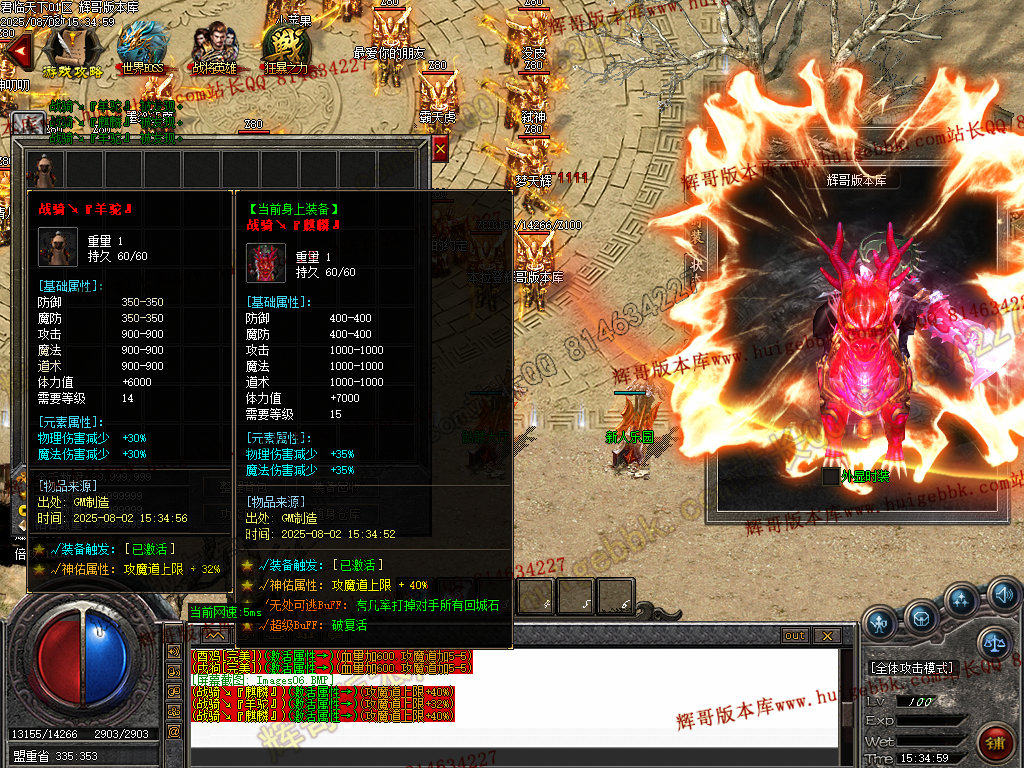
Task: Open the 战将英雄 heroes icon
Action: (214, 50)
